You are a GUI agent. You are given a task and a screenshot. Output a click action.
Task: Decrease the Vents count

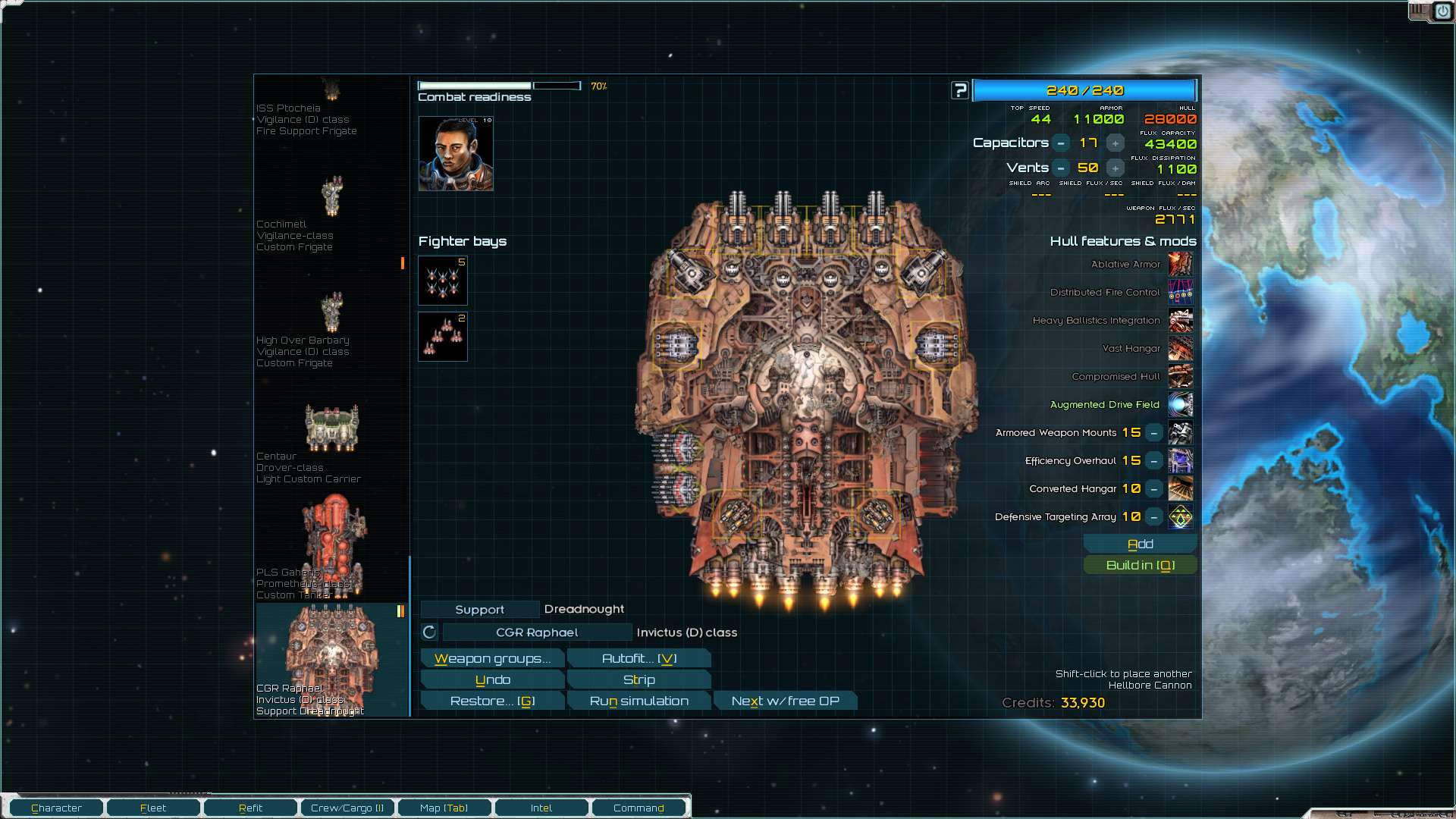point(1061,168)
